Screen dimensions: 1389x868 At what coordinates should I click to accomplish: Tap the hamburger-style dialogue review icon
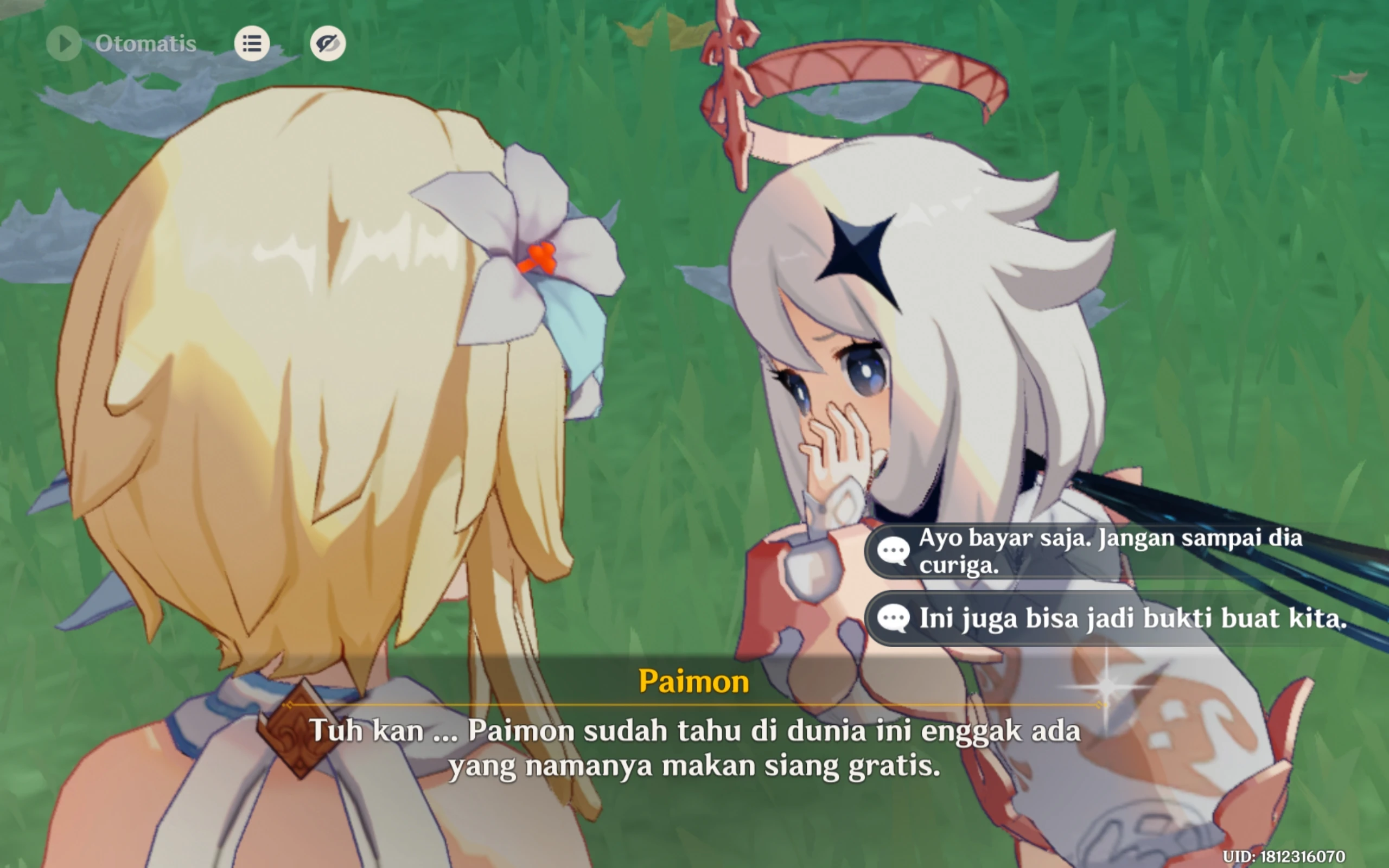[x=251, y=43]
